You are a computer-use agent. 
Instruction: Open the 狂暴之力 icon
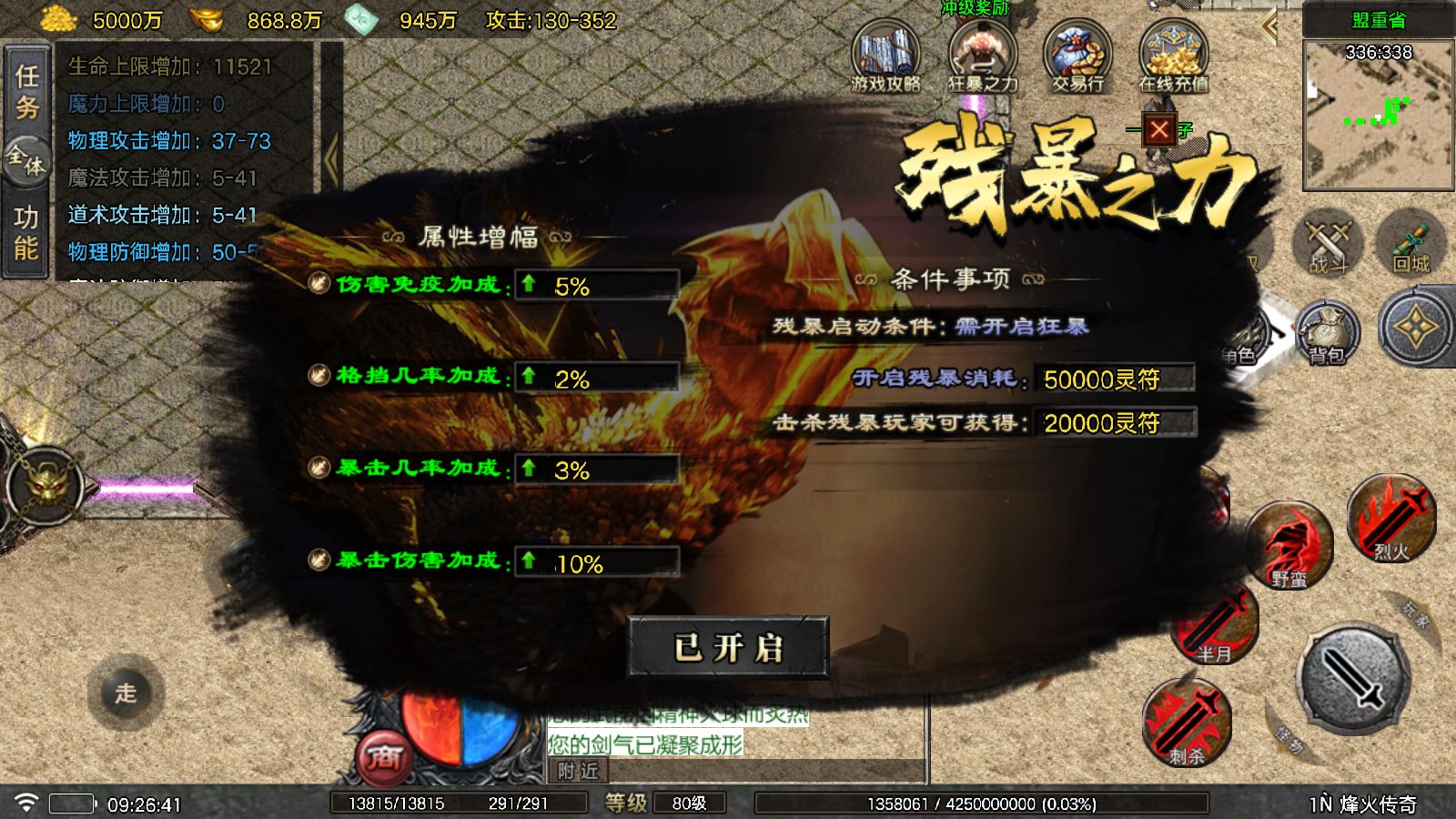(x=983, y=57)
